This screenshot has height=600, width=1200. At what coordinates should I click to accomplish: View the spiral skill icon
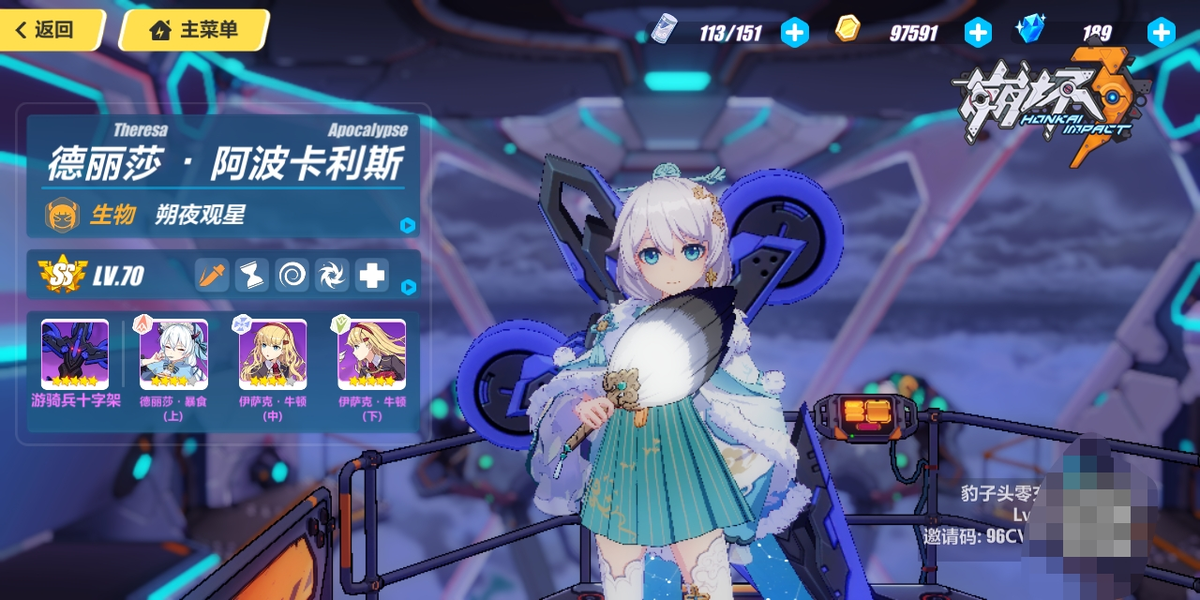(292, 275)
